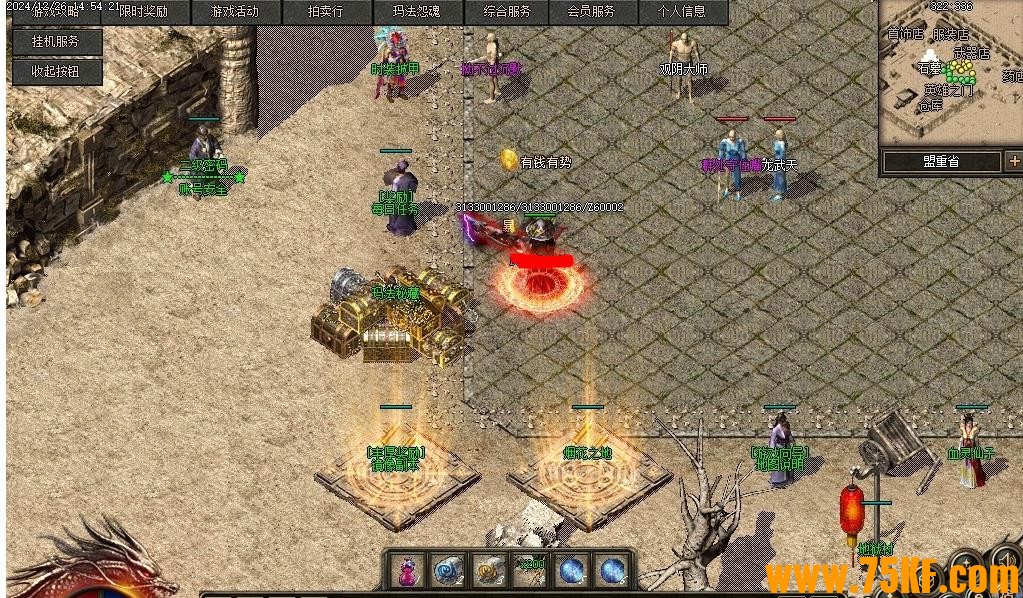This screenshot has height=598, width=1023.
Task: Use the gold swirl scroll in slot 3
Action: [x=489, y=571]
